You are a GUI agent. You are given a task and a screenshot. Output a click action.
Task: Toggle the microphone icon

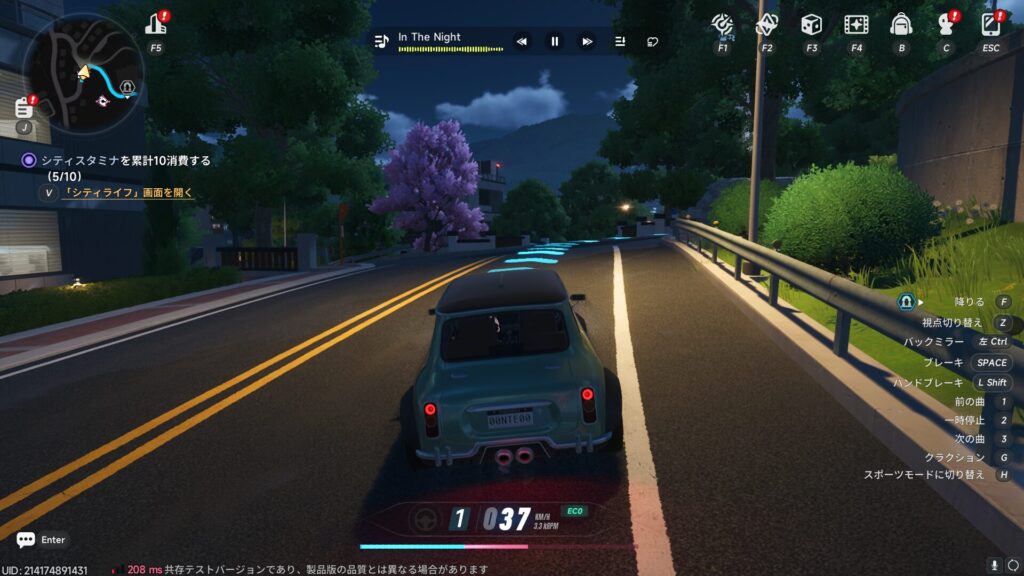tap(994, 566)
